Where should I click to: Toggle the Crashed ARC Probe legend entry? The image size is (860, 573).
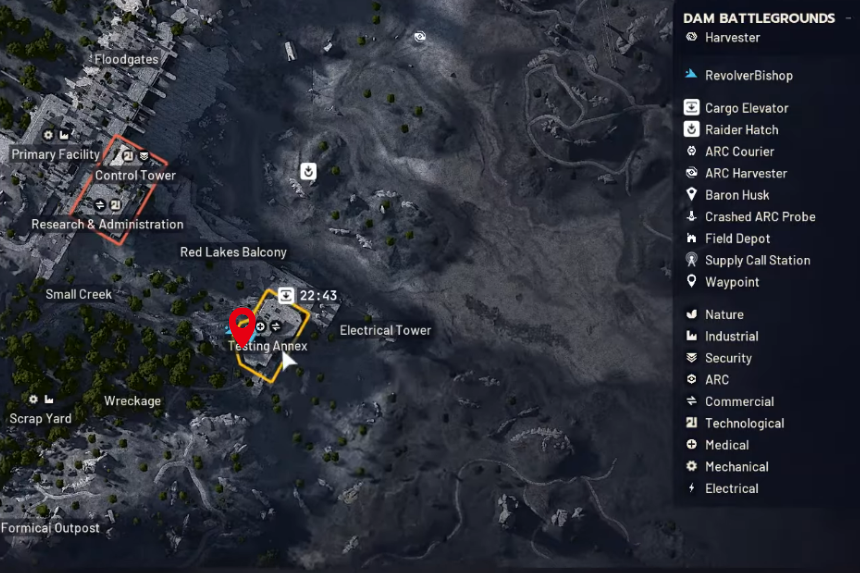coord(759,217)
